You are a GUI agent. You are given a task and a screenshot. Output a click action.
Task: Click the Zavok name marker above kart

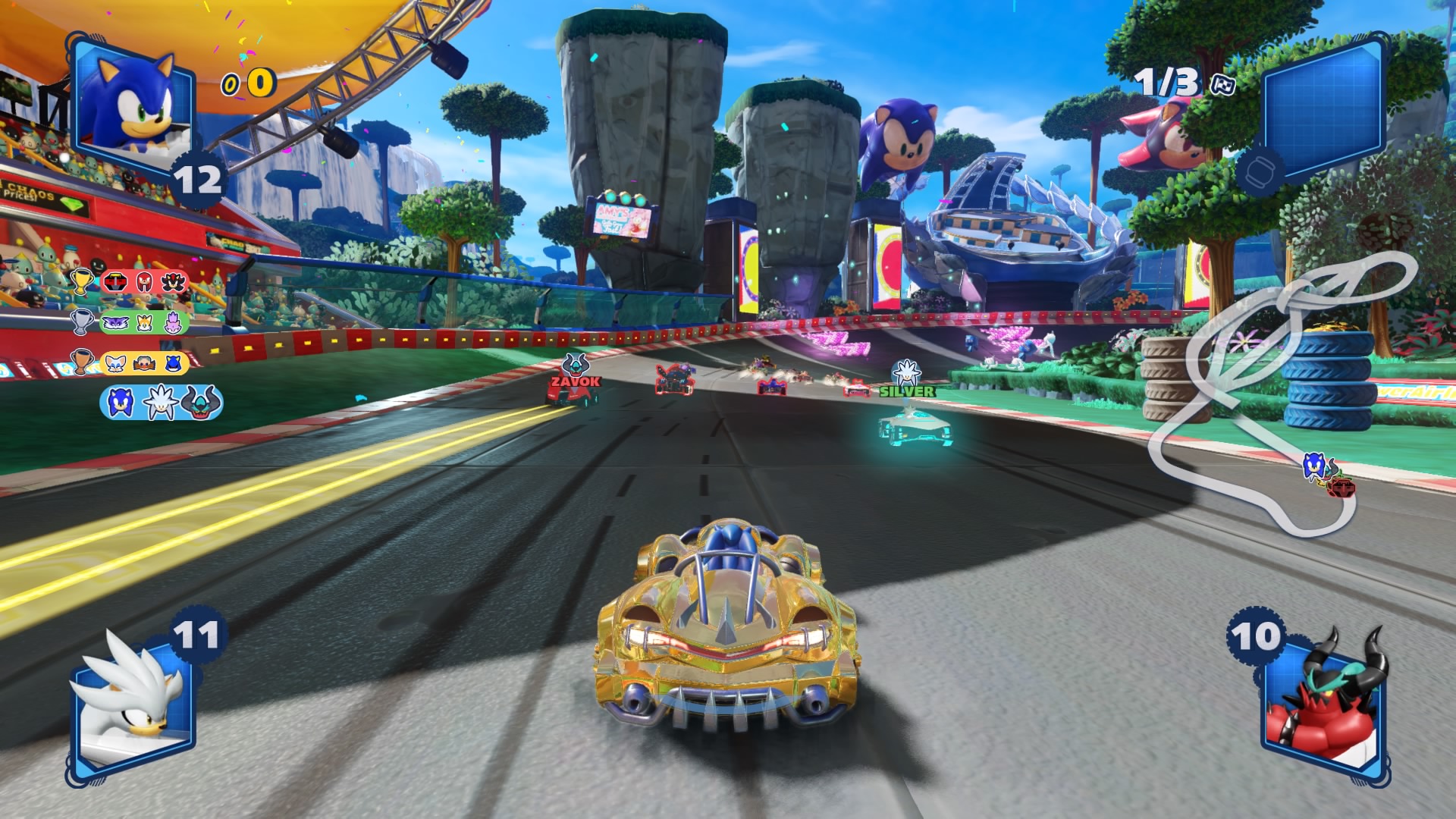(x=575, y=381)
